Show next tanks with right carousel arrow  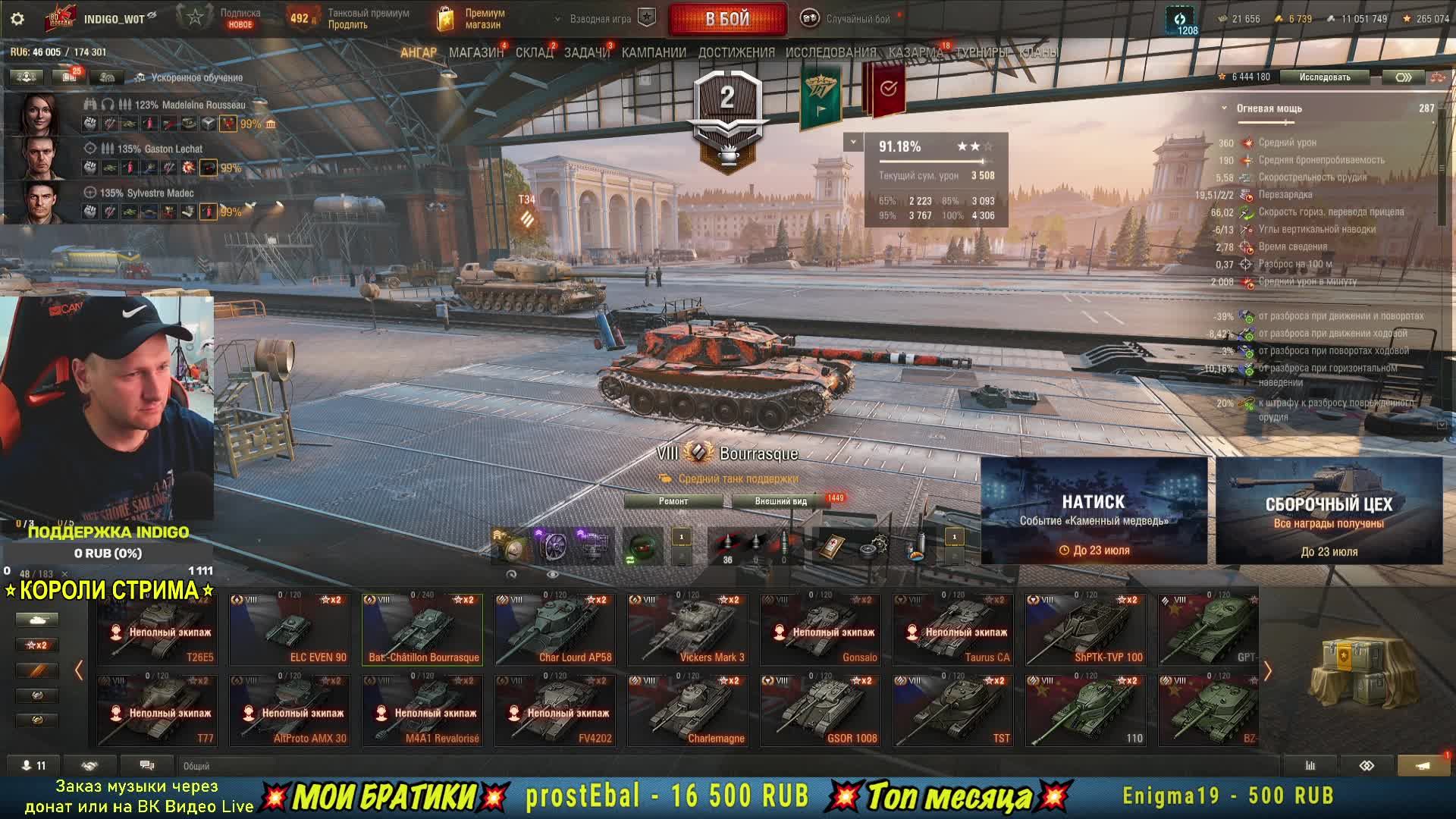click(1267, 670)
